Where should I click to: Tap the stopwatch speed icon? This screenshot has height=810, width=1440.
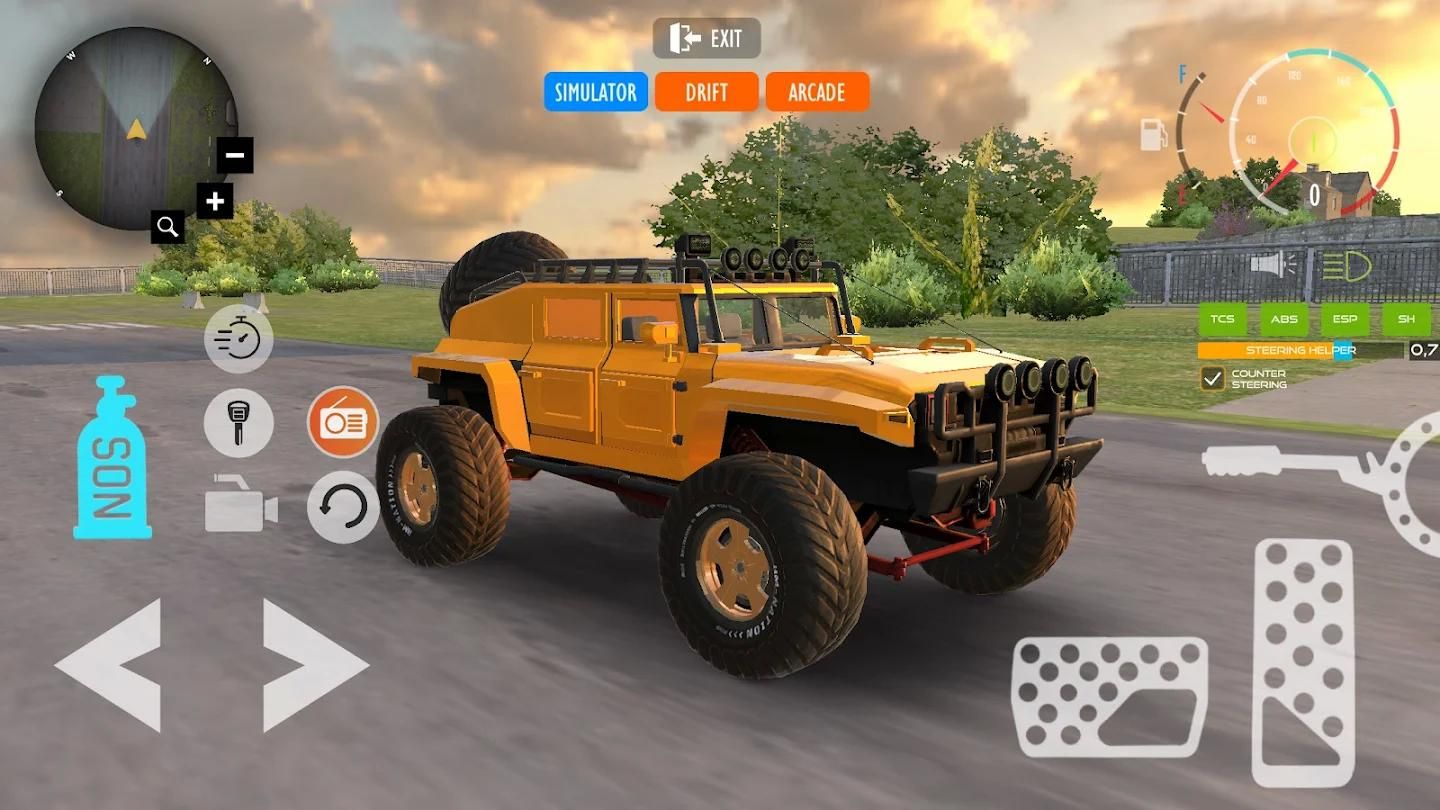pos(239,339)
